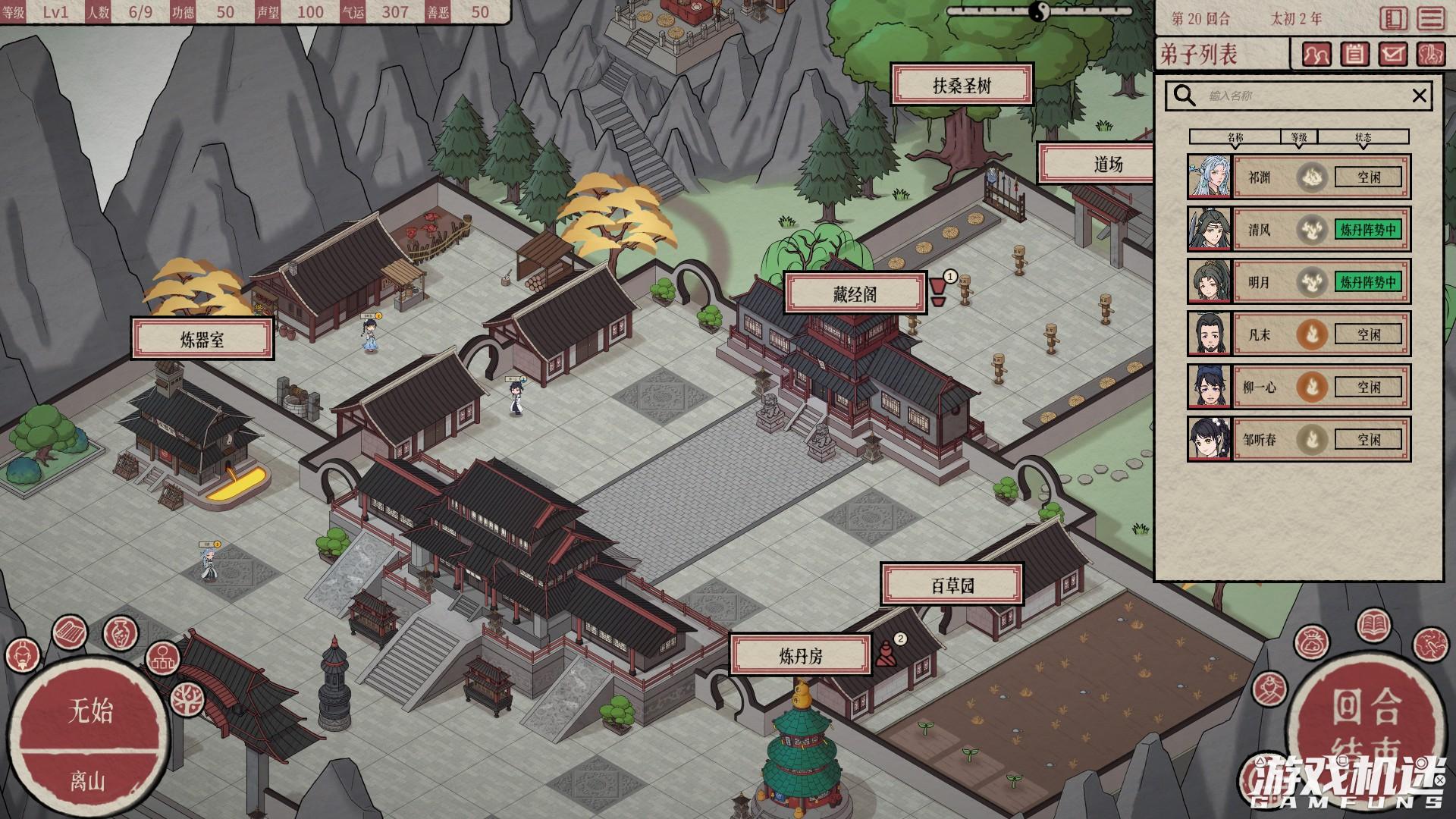Image resolution: width=1456 pixels, height=819 pixels.
Task: Click the medicine vase icon beside the scroll icon
Action: [119, 632]
